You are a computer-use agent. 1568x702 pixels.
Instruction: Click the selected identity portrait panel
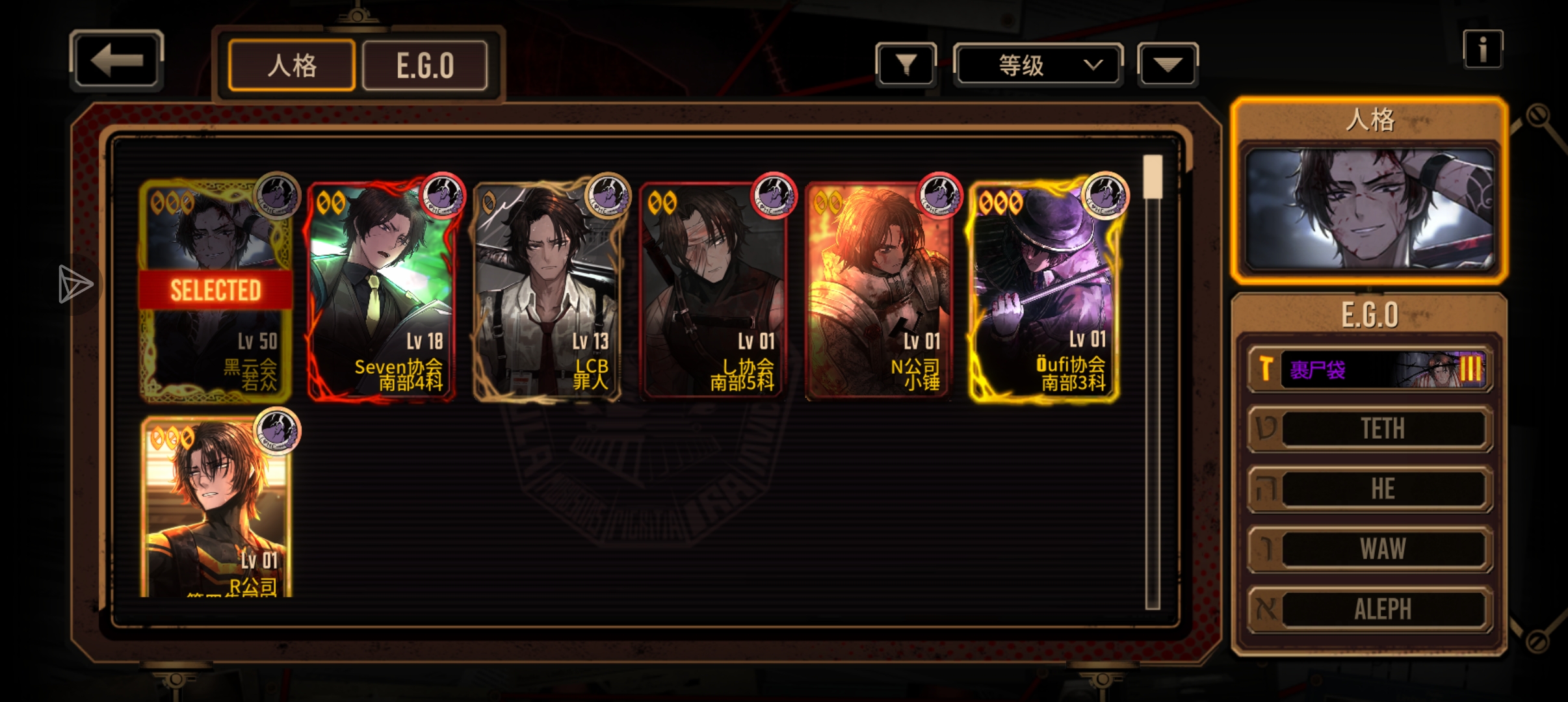(x=1369, y=209)
